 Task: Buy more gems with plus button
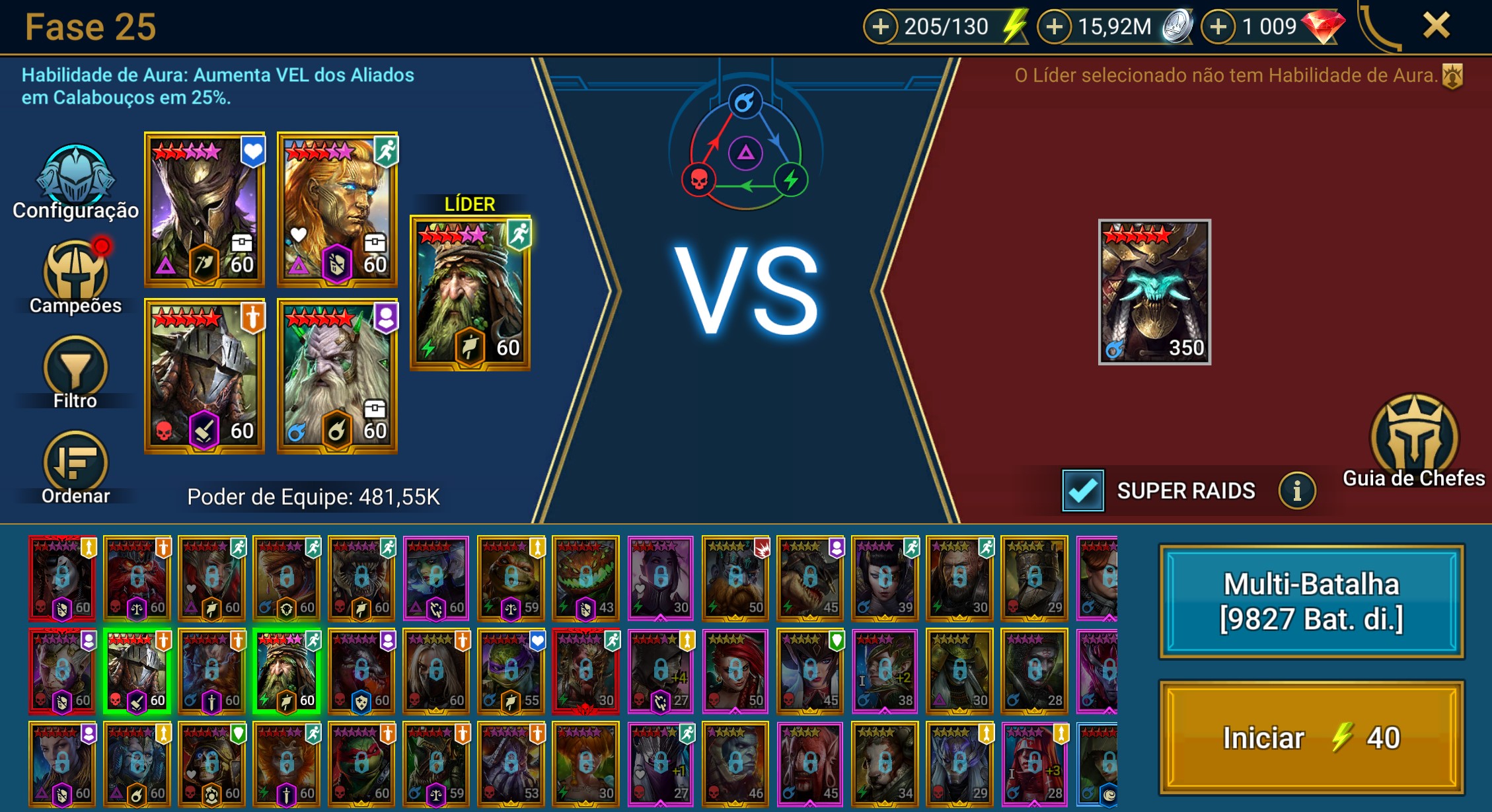coord(1218,27)
